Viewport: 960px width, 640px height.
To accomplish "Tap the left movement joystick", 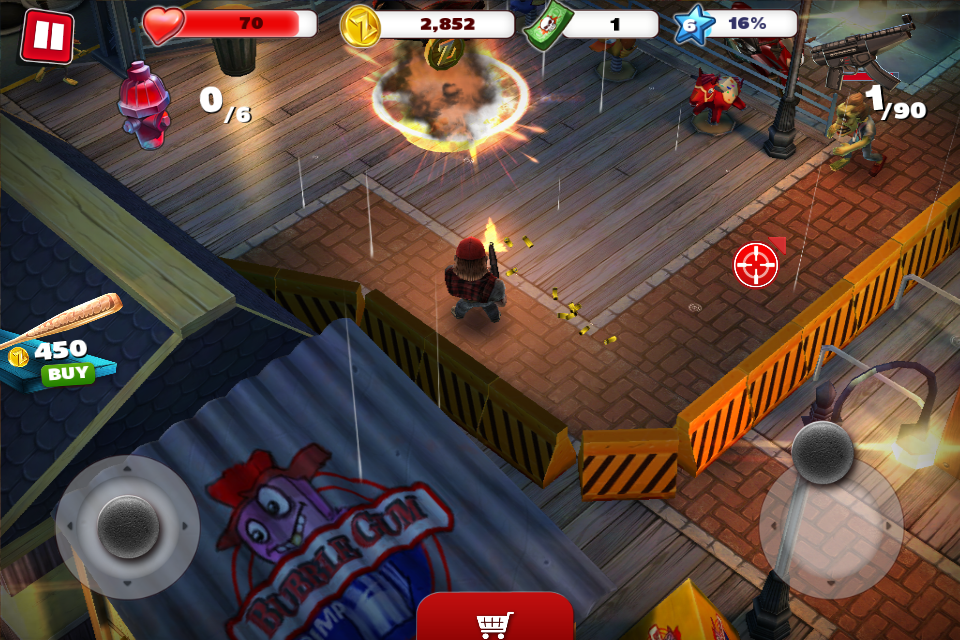I will point(128,527).
